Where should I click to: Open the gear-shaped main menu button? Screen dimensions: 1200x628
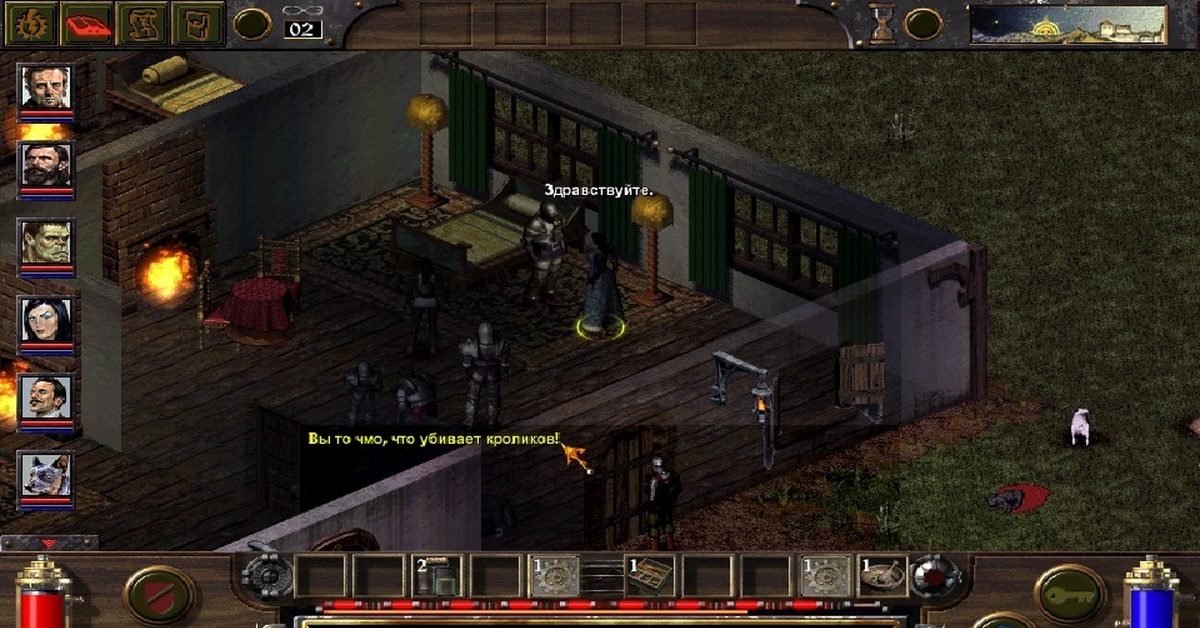tap(30, 23)
